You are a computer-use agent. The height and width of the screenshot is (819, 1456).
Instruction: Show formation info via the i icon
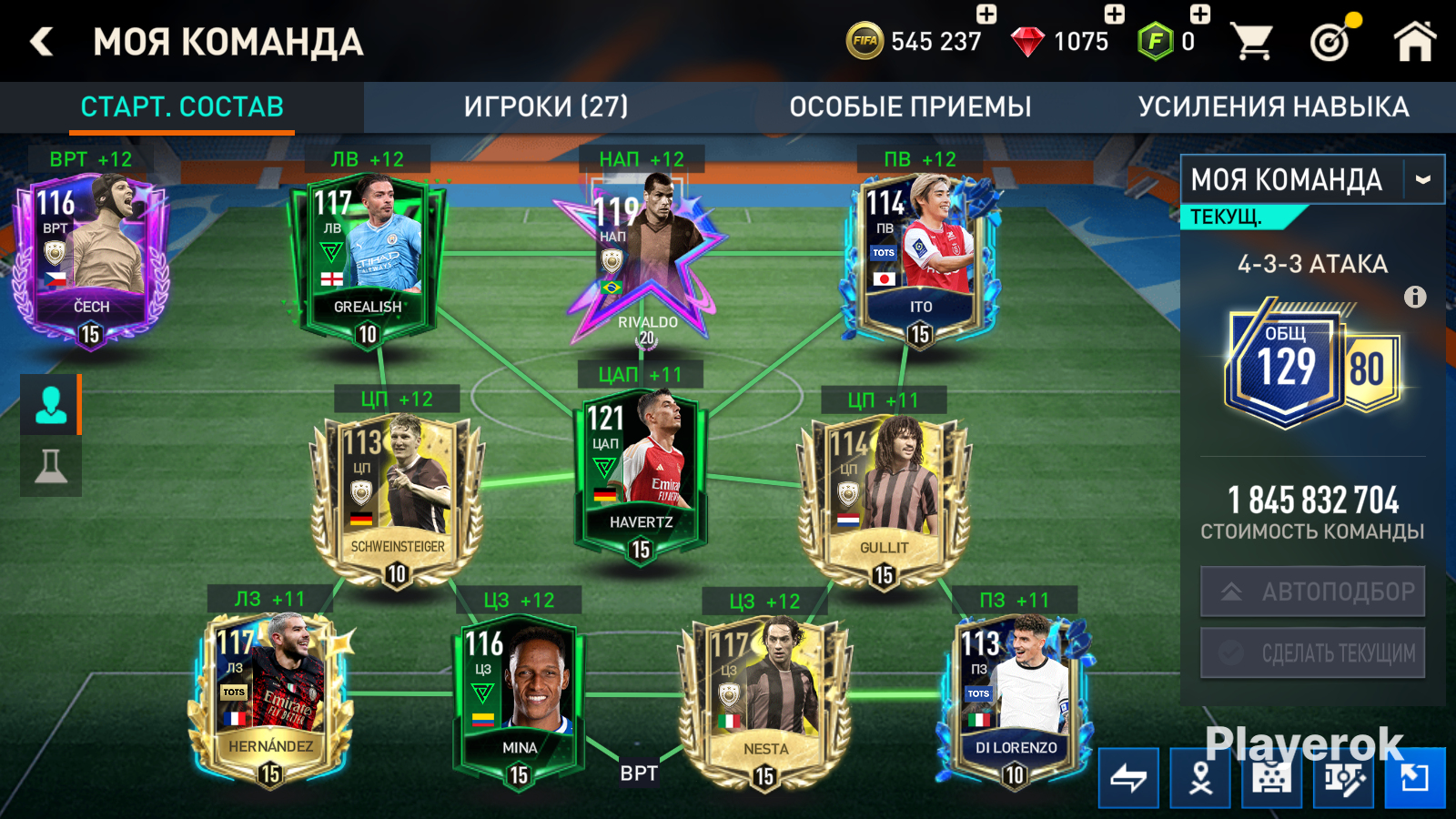pyautogui.click(x=1415, y=297)
